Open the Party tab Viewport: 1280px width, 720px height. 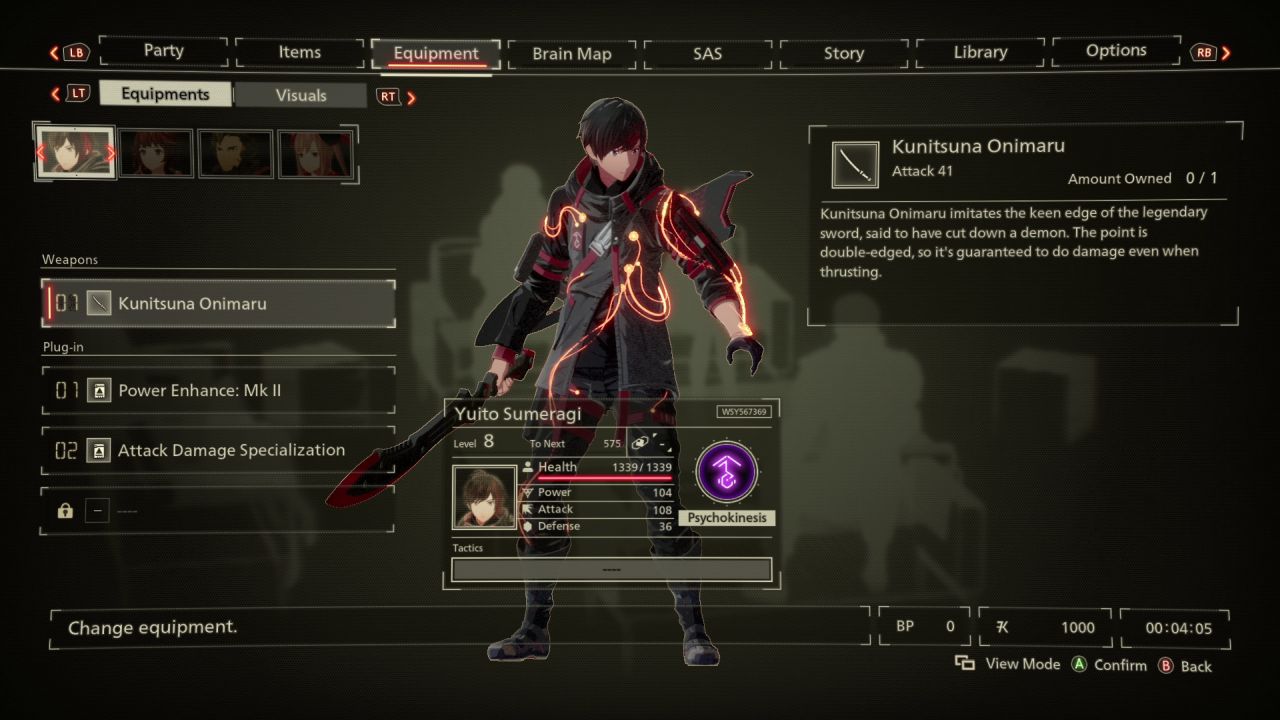(163, 52)
